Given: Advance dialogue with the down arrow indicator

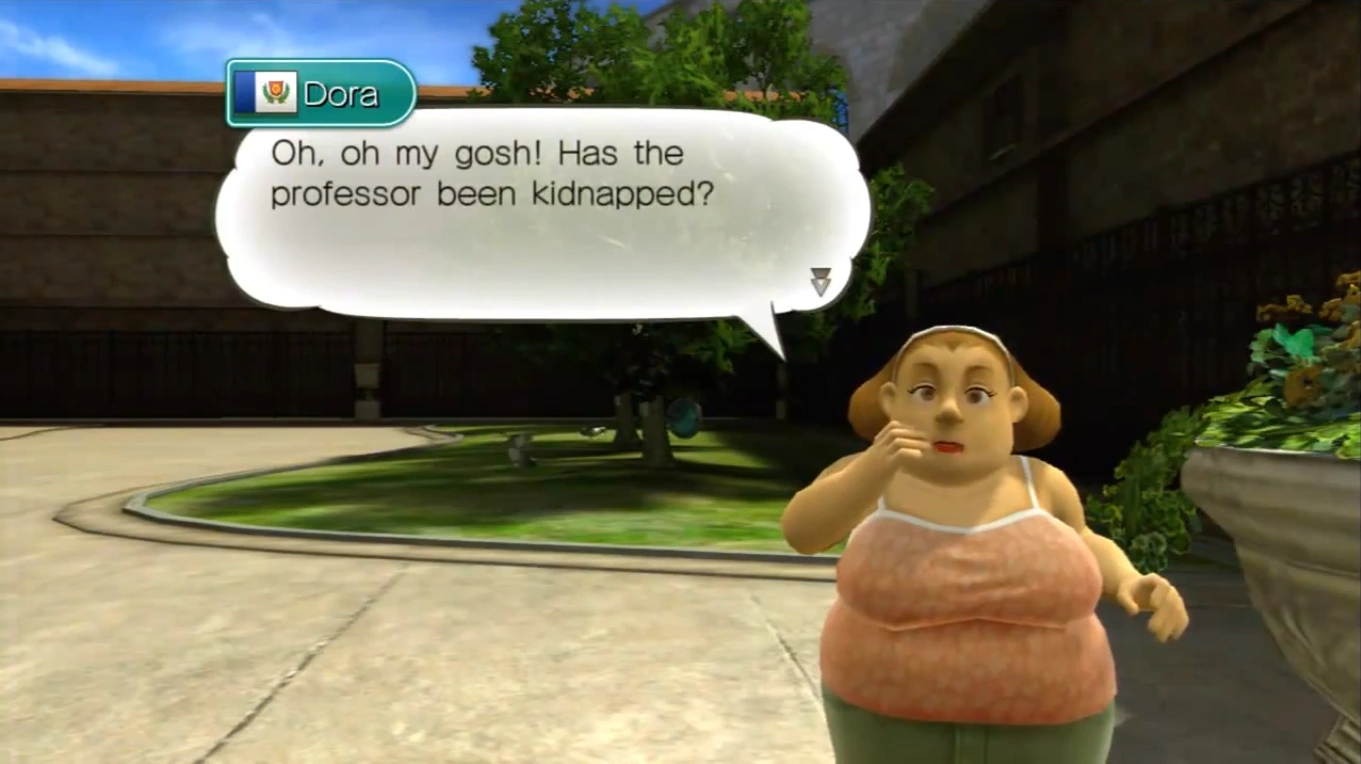Looking at the screenshot, I should click(820, 282).
